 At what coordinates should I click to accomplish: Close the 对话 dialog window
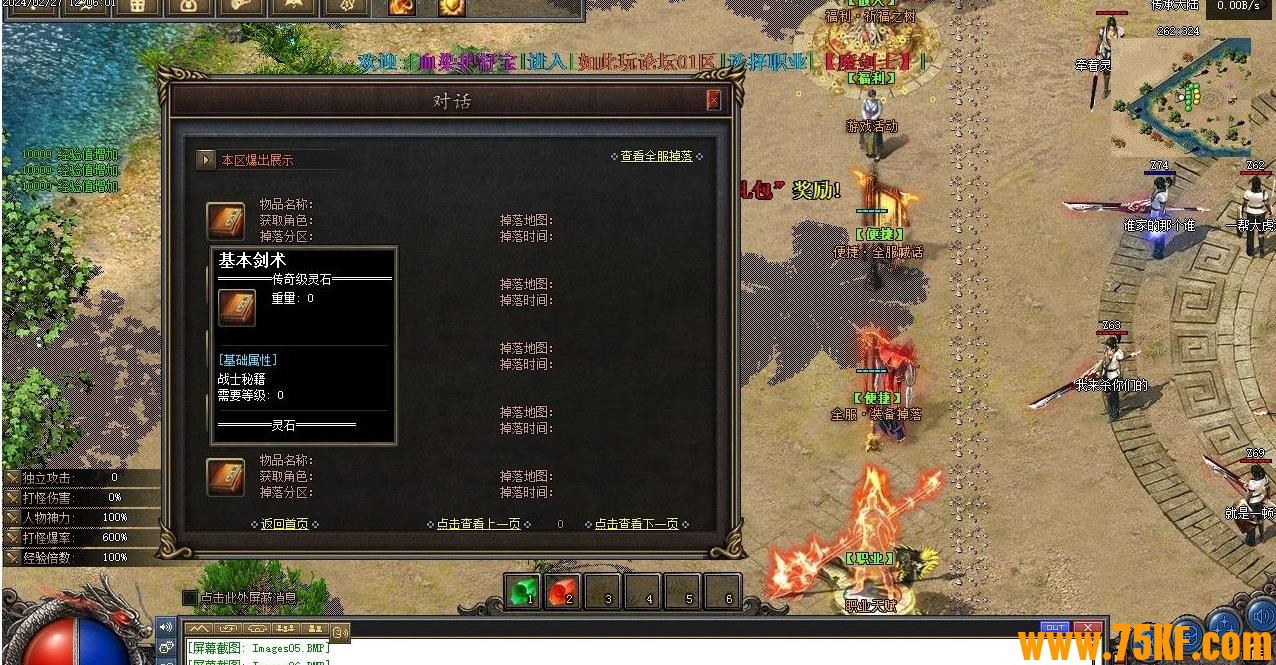[713, 100]
